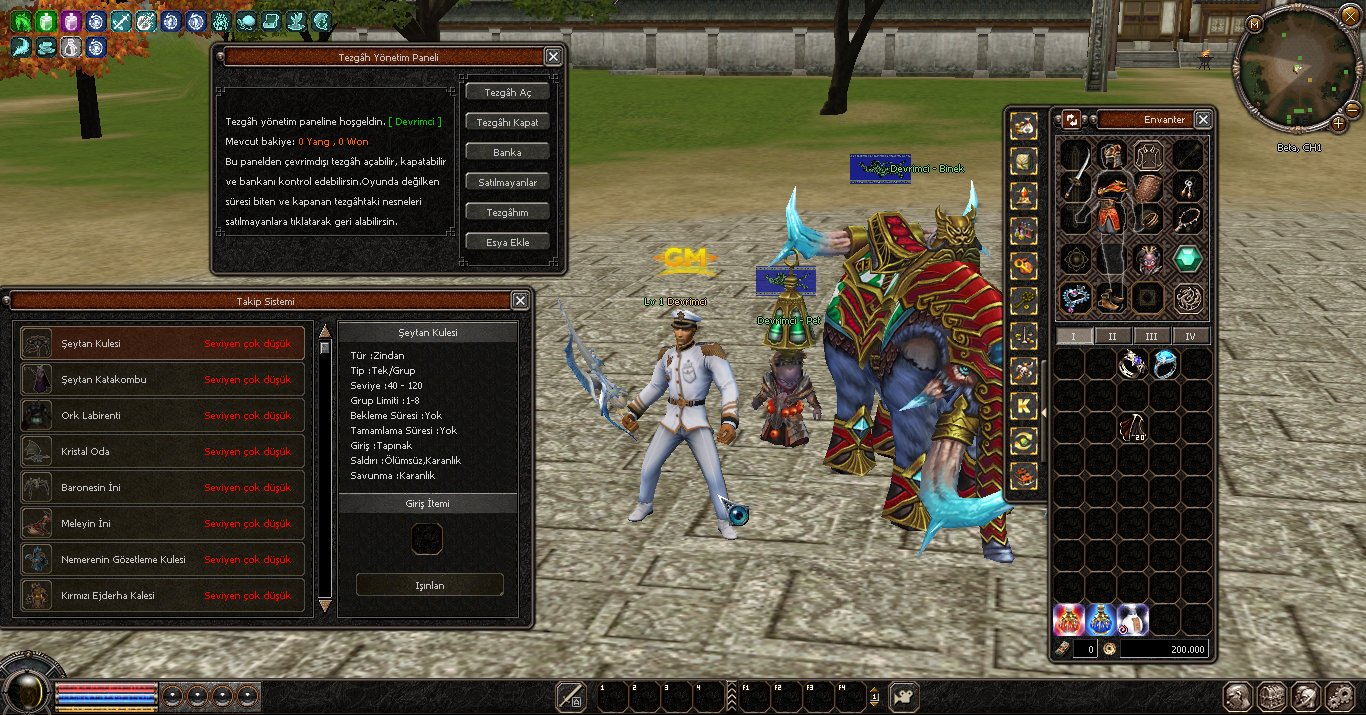
Task: Select the green emerald equipment slot
Action: coord(1188,259)
